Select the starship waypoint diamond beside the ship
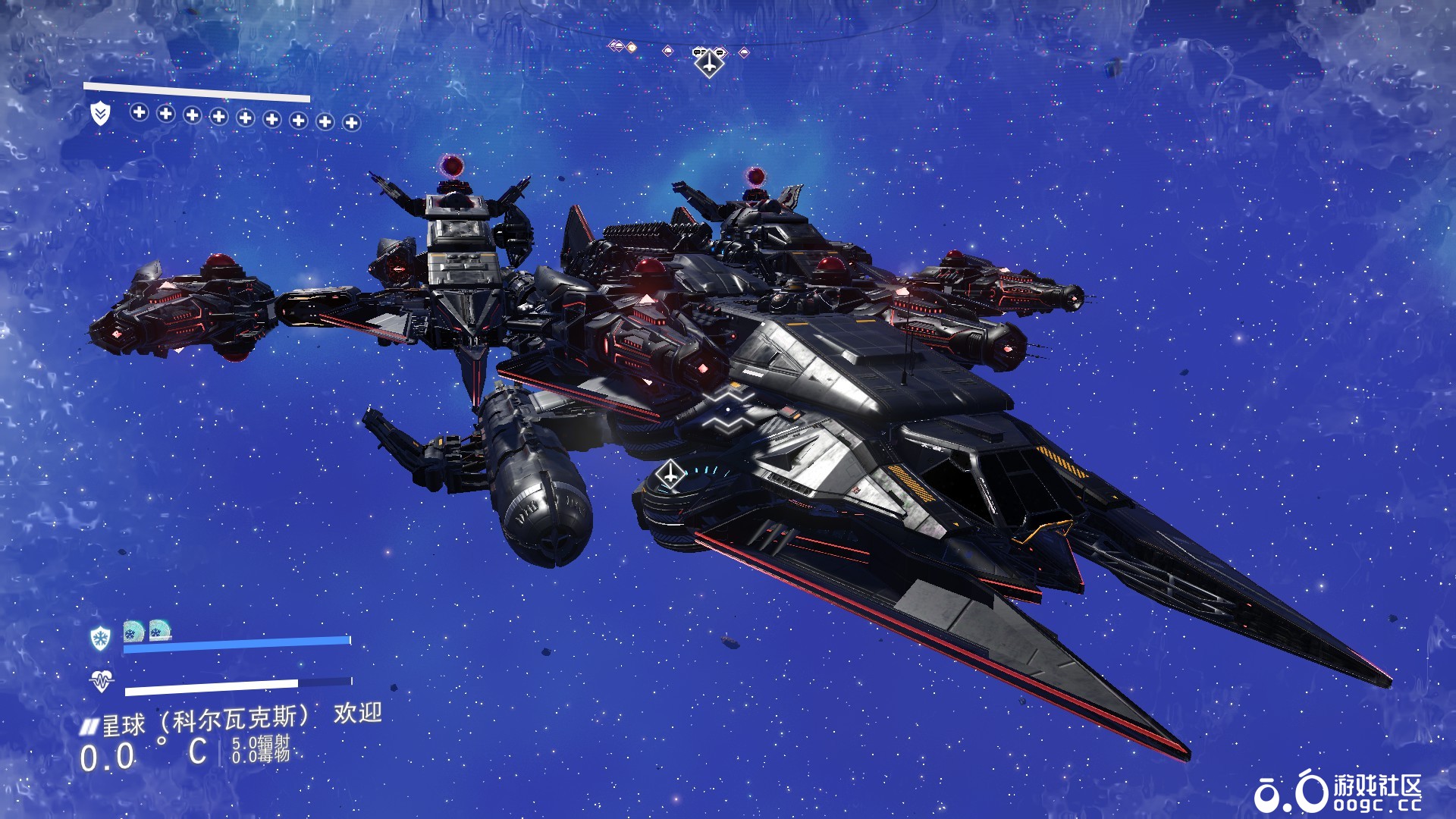The image size is (1456, 819). pos(670,475)
